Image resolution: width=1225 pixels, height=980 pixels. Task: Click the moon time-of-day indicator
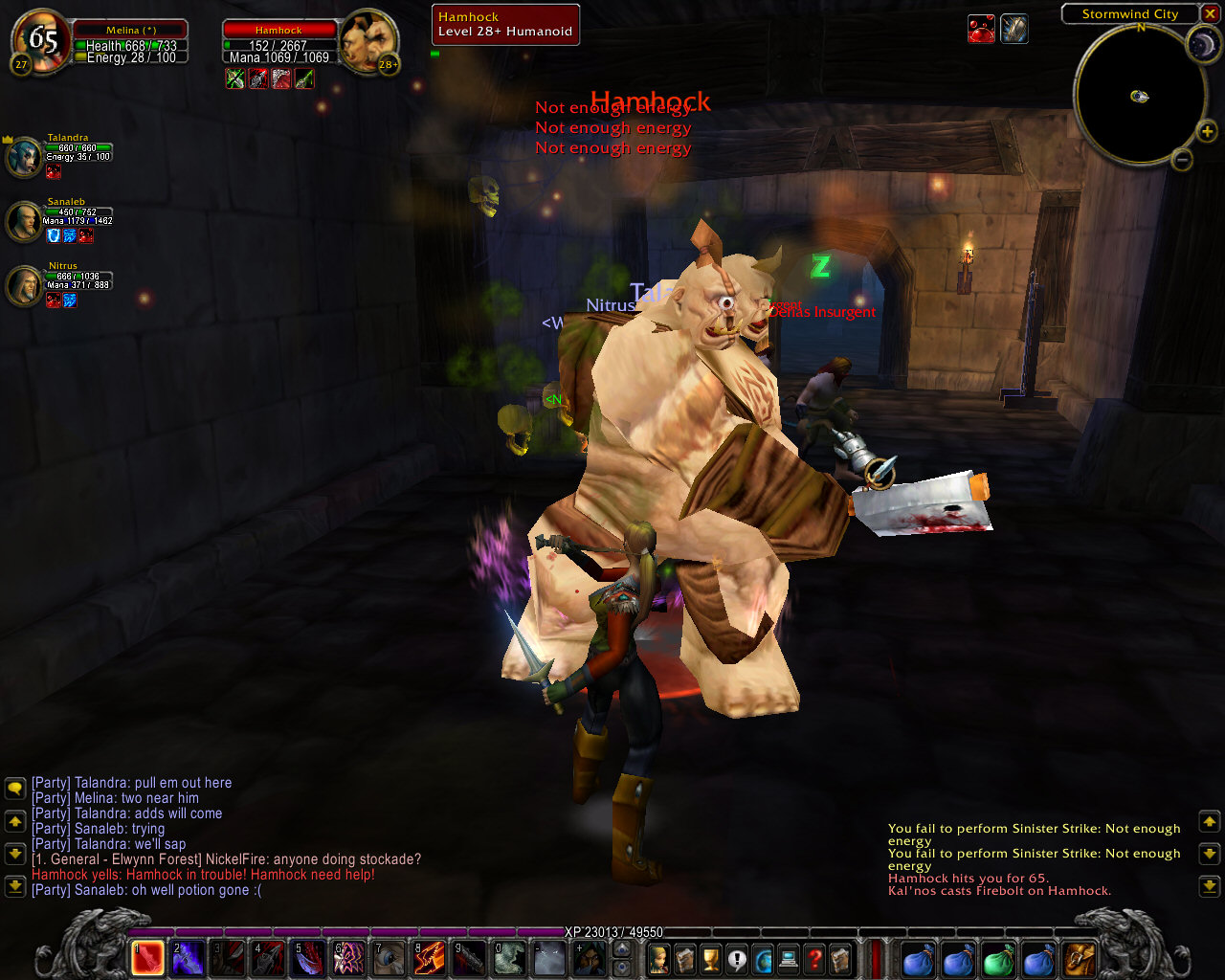[x=1202, y=44]
